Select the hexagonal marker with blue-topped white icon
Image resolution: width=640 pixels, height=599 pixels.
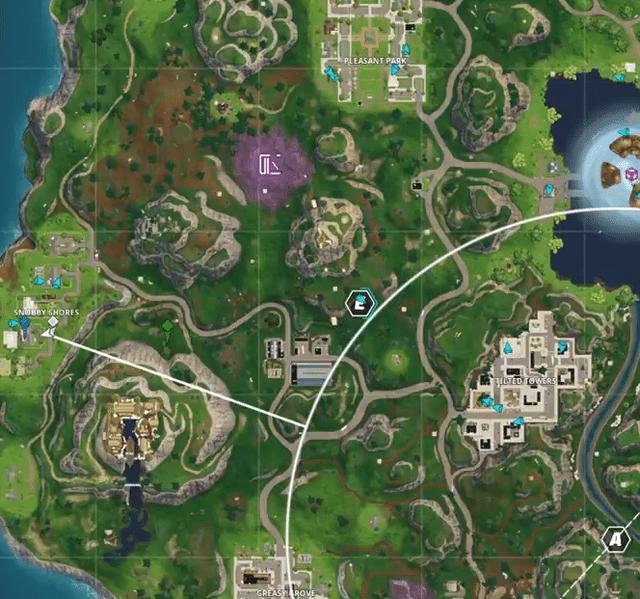click(359, 303)
